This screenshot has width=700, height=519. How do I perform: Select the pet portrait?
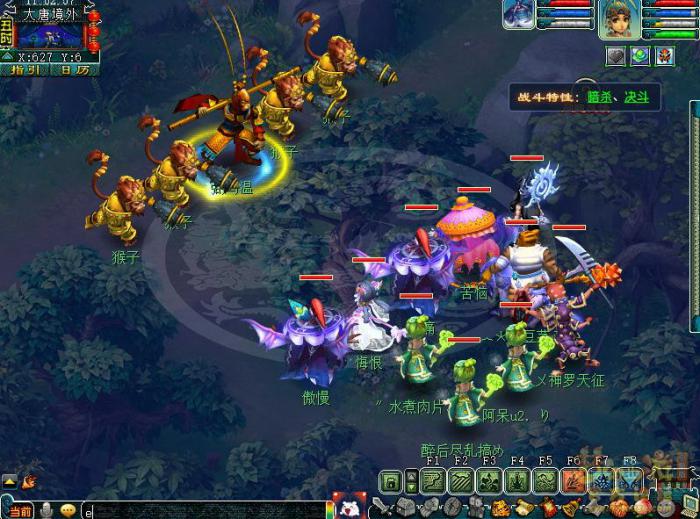519,14
